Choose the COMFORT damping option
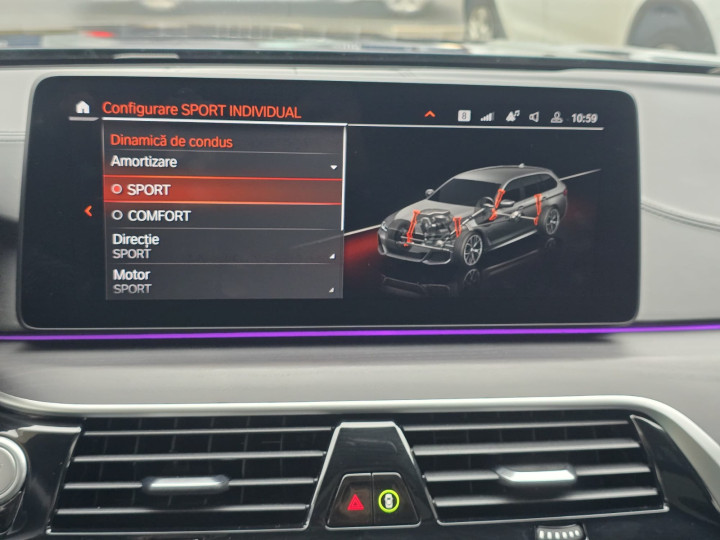This screenshot has height=540, width=720. tap(224, 215)
